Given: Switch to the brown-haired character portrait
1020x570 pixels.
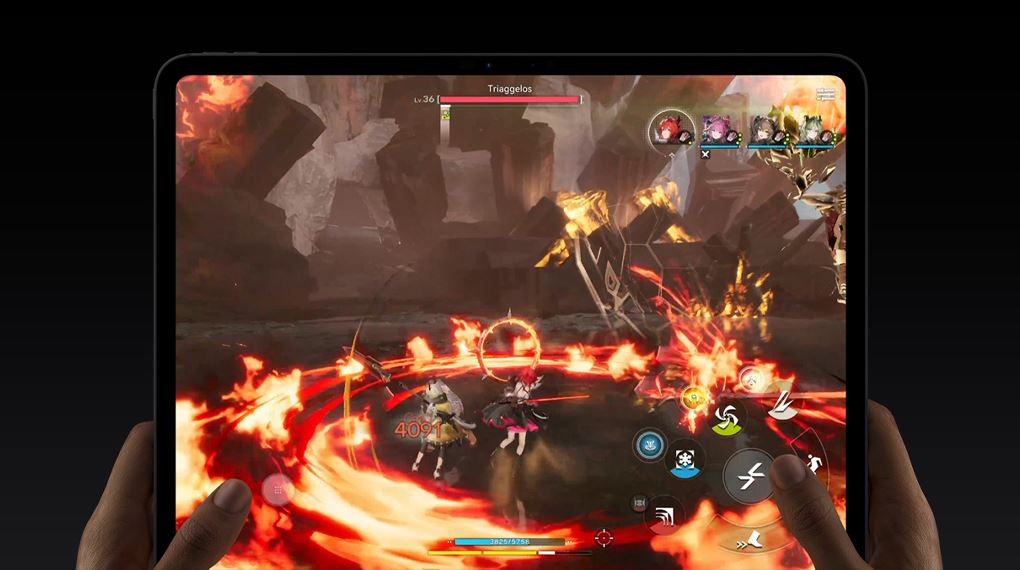Looking at the screenshot, I should [x=763, y=131].
